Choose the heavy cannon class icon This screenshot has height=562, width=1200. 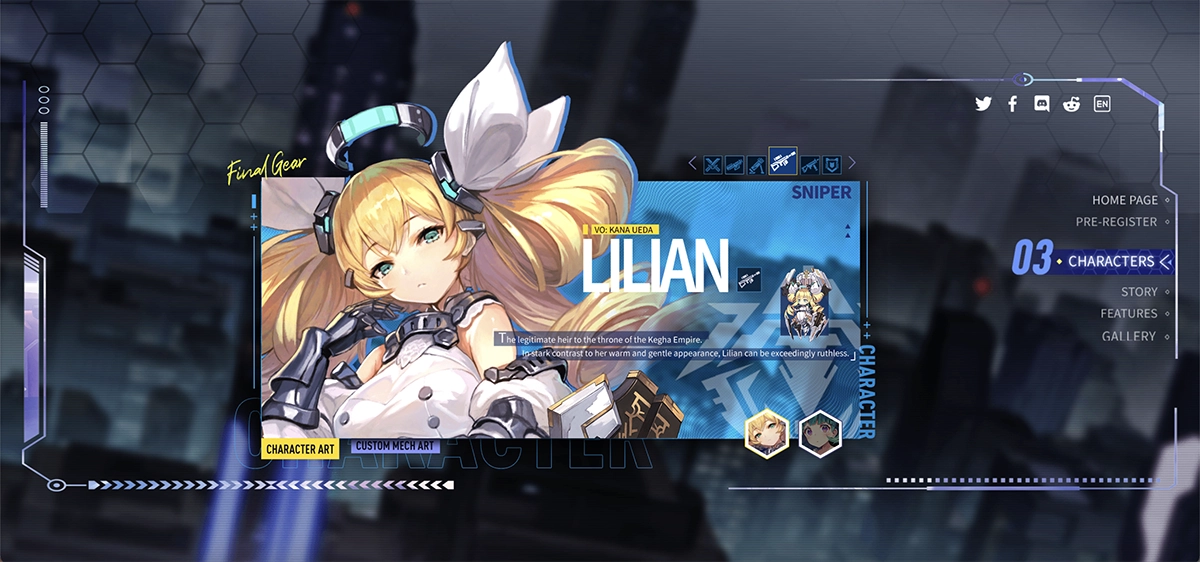pos(735,164)
